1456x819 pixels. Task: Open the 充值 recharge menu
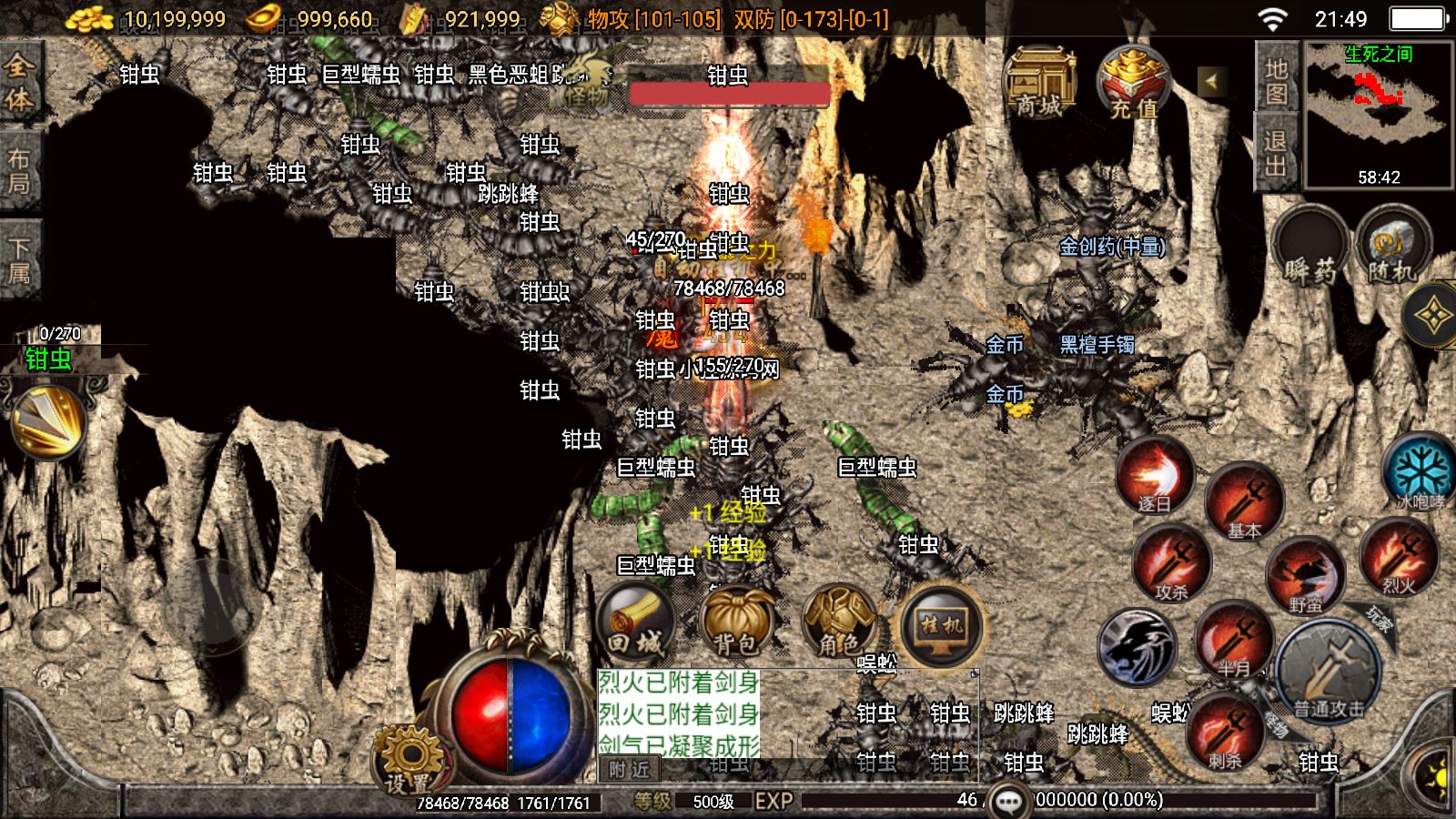tap(1134, 84)
